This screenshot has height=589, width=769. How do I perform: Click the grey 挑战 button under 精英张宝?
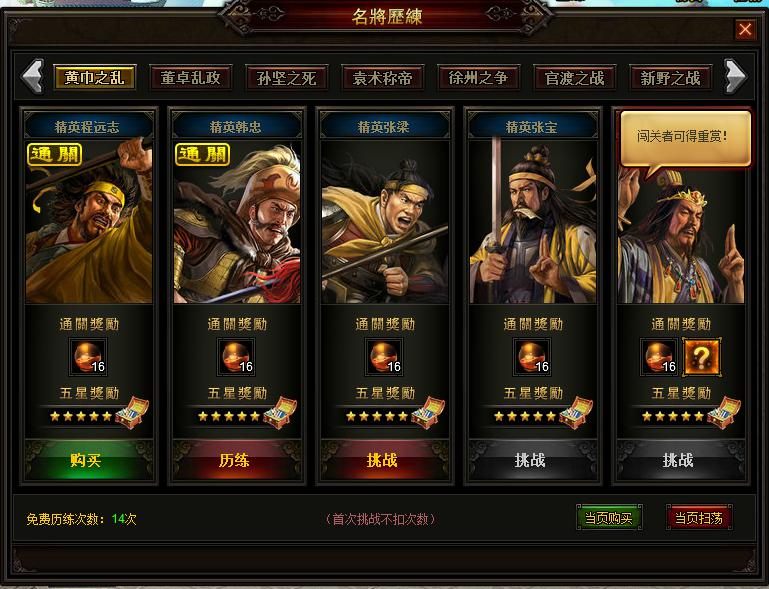pos(531,460)
